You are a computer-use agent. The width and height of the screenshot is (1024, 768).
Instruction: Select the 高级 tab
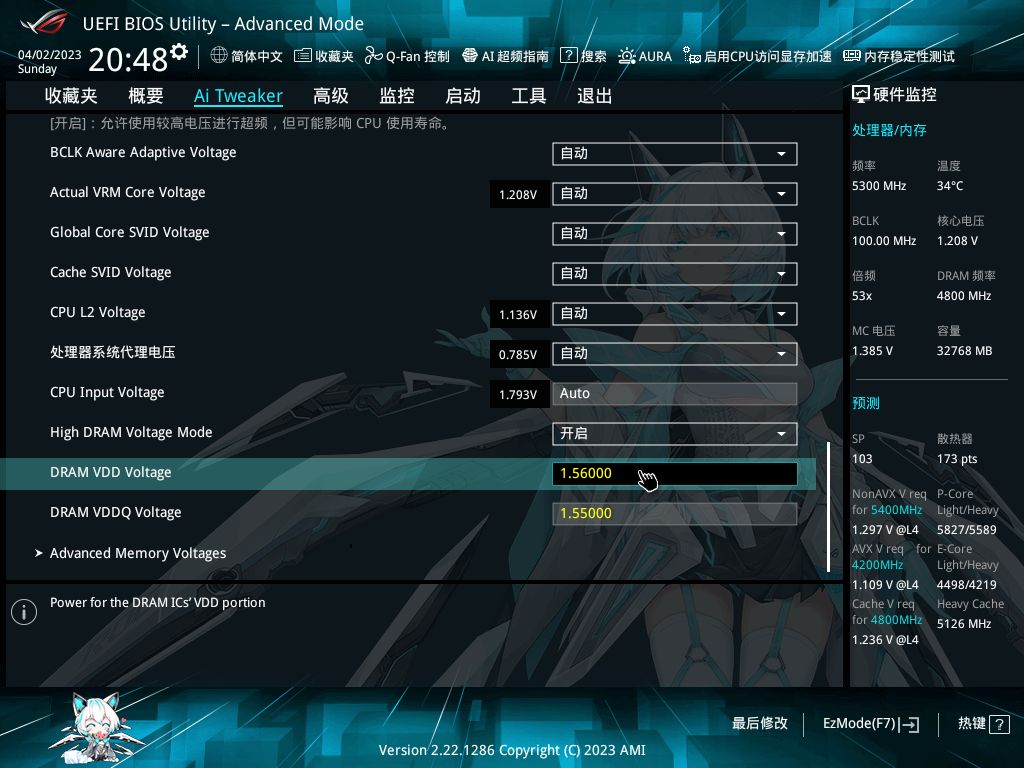coord(330,96)
